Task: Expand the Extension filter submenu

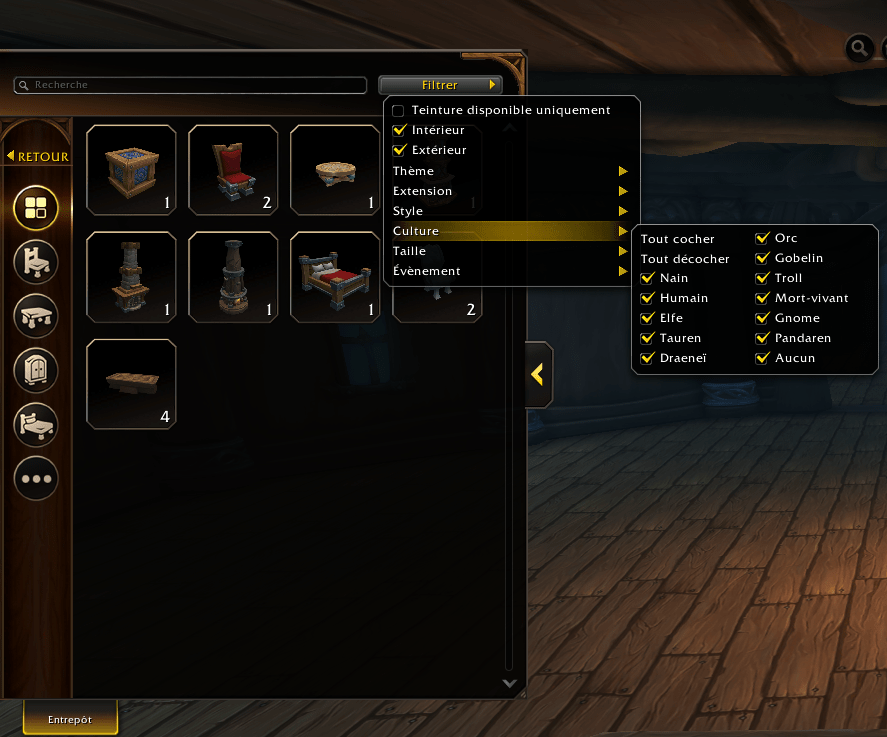Action: (510, 191)
